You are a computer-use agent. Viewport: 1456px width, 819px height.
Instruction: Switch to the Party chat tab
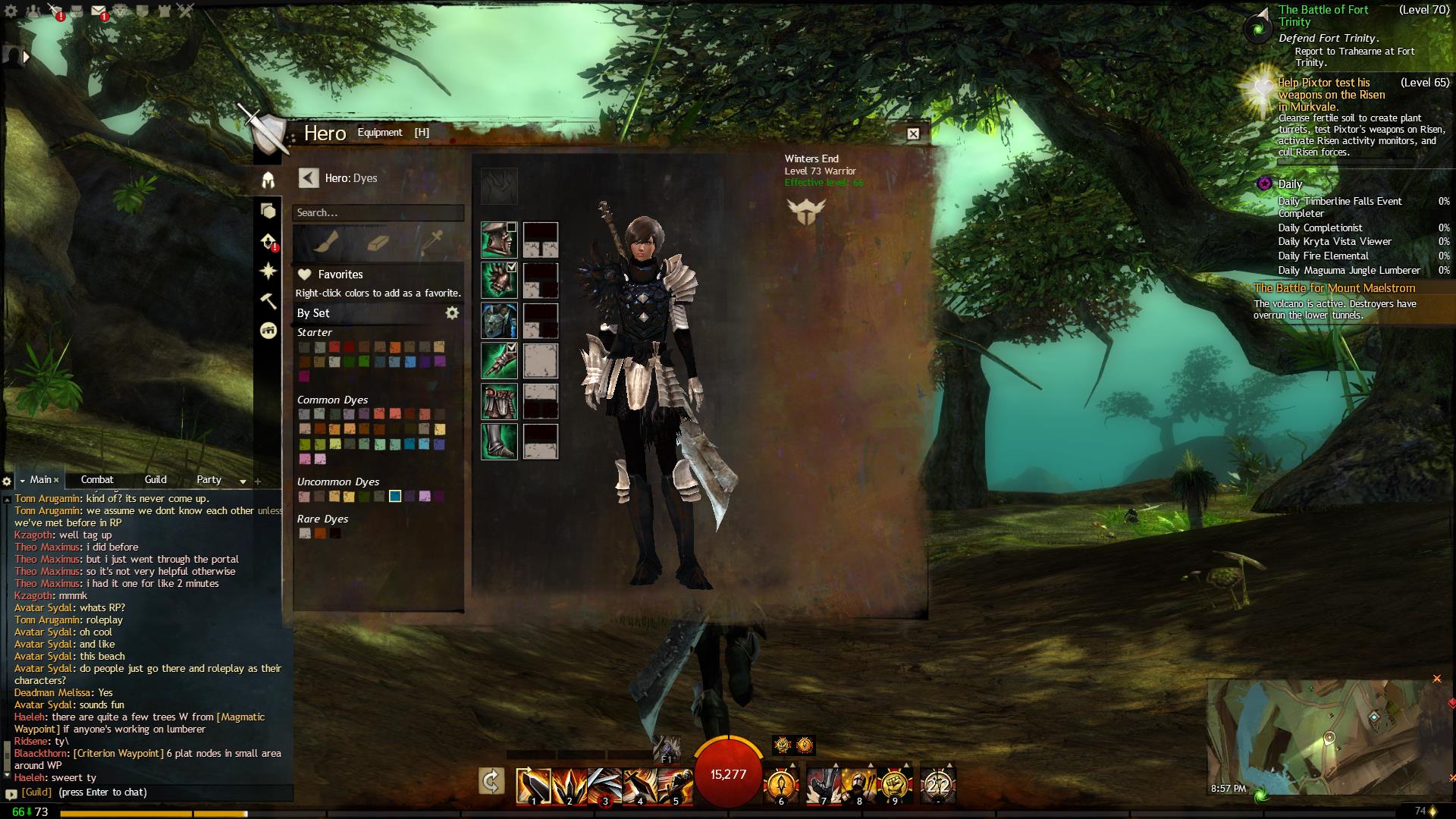(209, 480)
